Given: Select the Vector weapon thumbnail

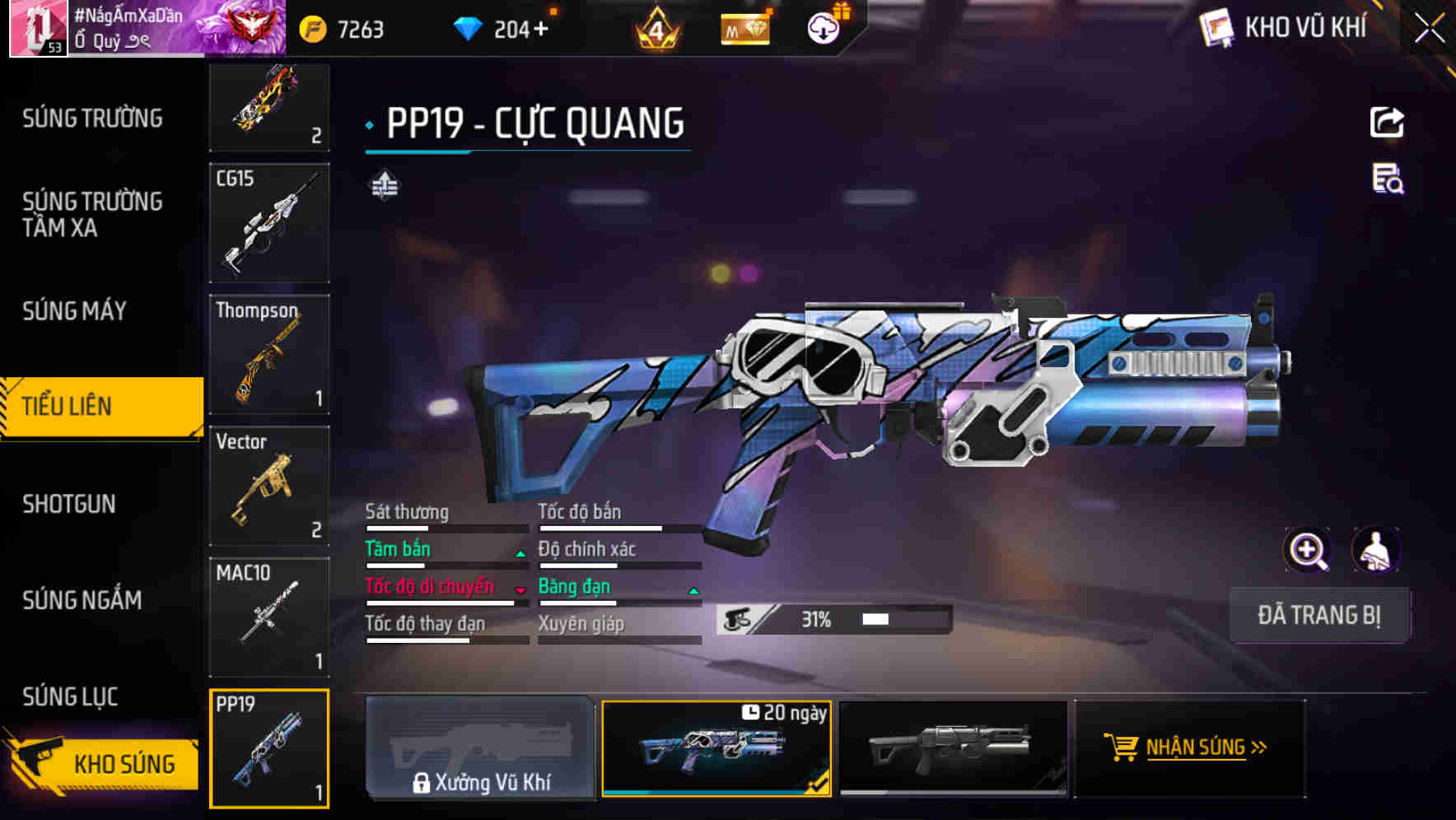Looking at the screenshot, I should click(268, 486).
